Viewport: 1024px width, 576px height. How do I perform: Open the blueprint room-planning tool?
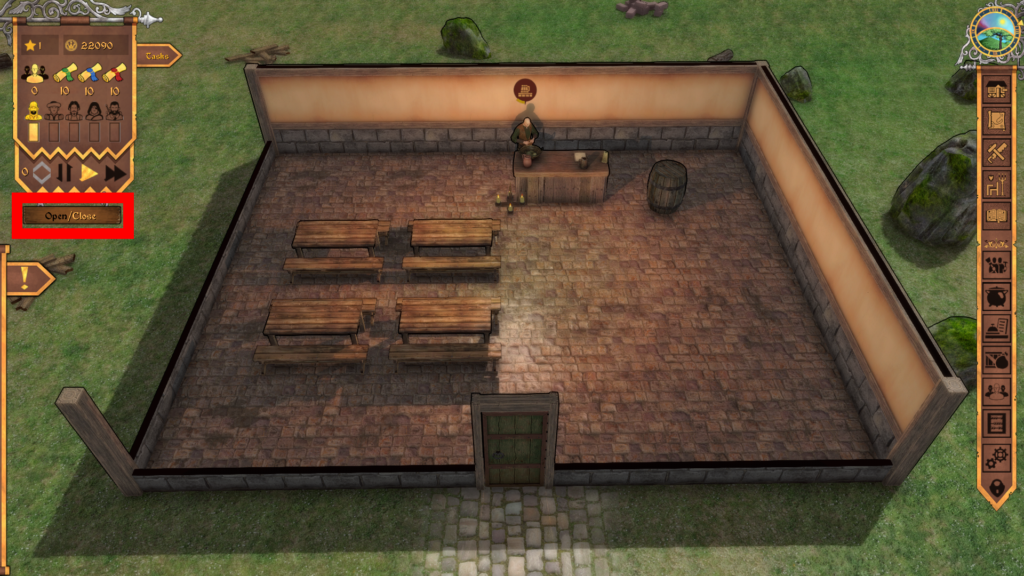click(x=996, y=121)
